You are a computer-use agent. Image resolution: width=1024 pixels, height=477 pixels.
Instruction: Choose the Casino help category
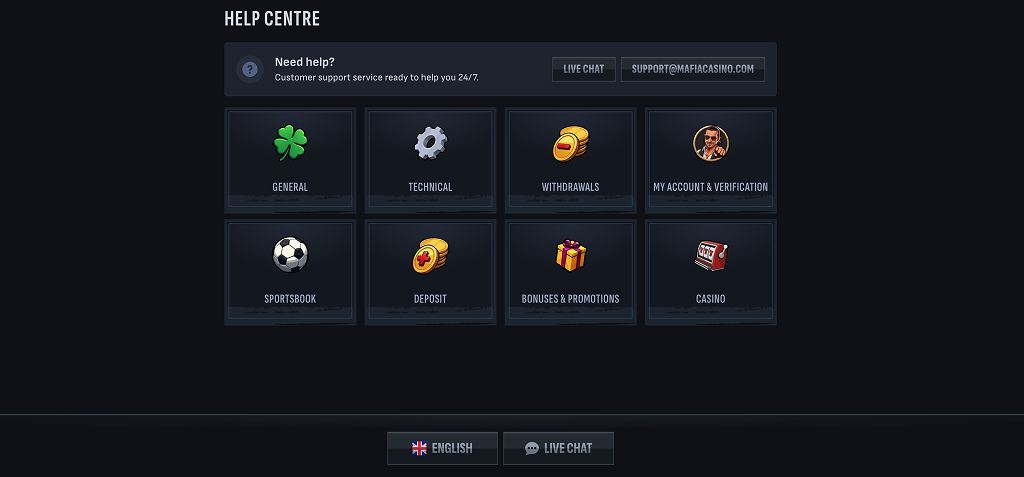tap(710, 272)
